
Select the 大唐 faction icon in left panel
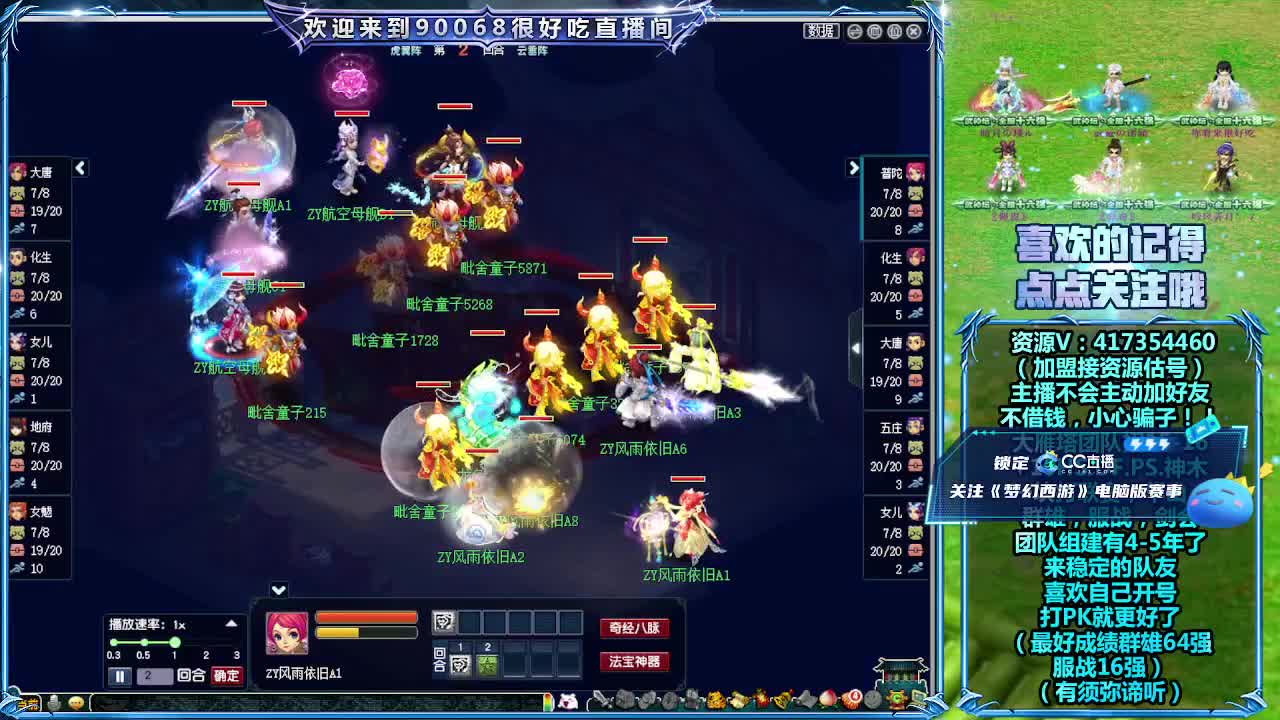[x=17, y=170]
